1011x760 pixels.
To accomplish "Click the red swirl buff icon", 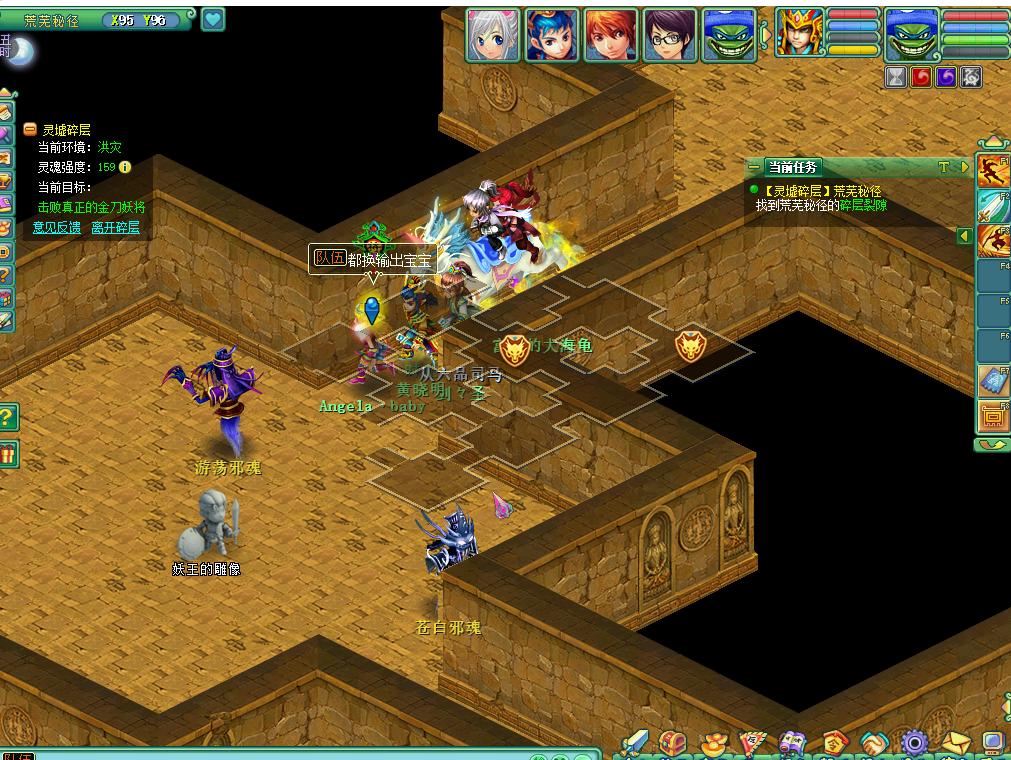I will coord(921,77).
